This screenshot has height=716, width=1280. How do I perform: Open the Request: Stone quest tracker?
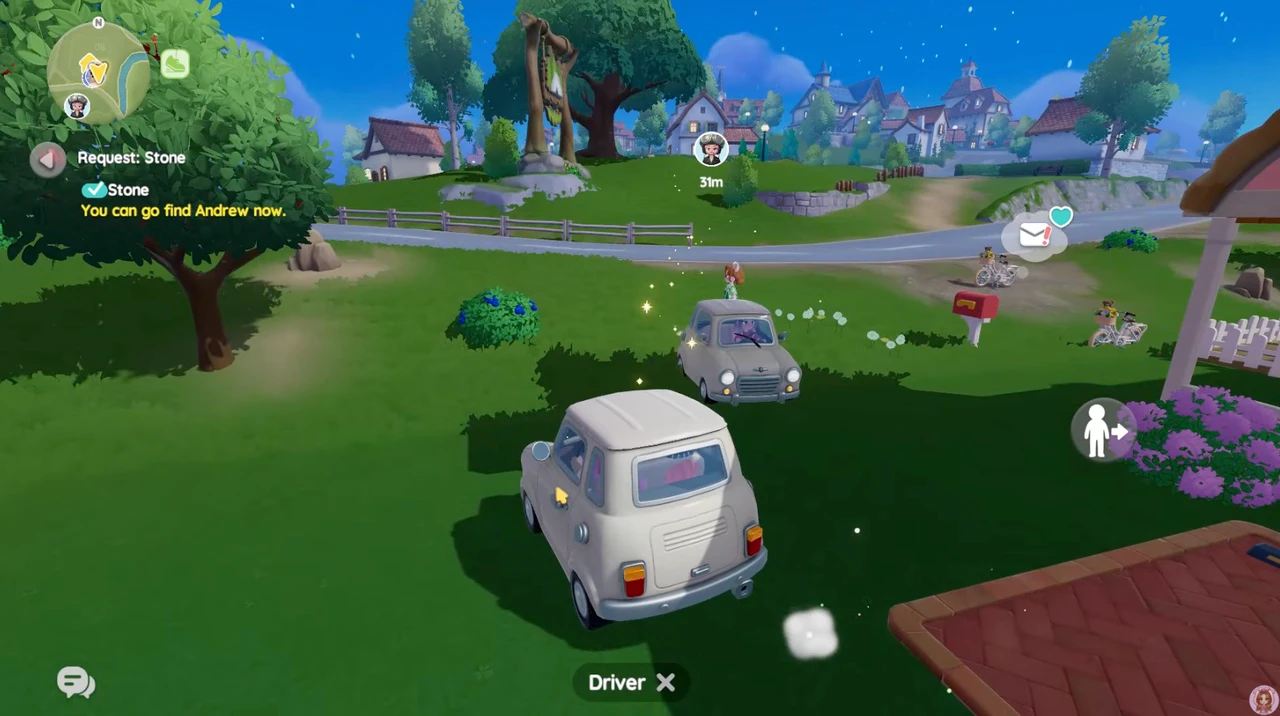pos(131,158)
